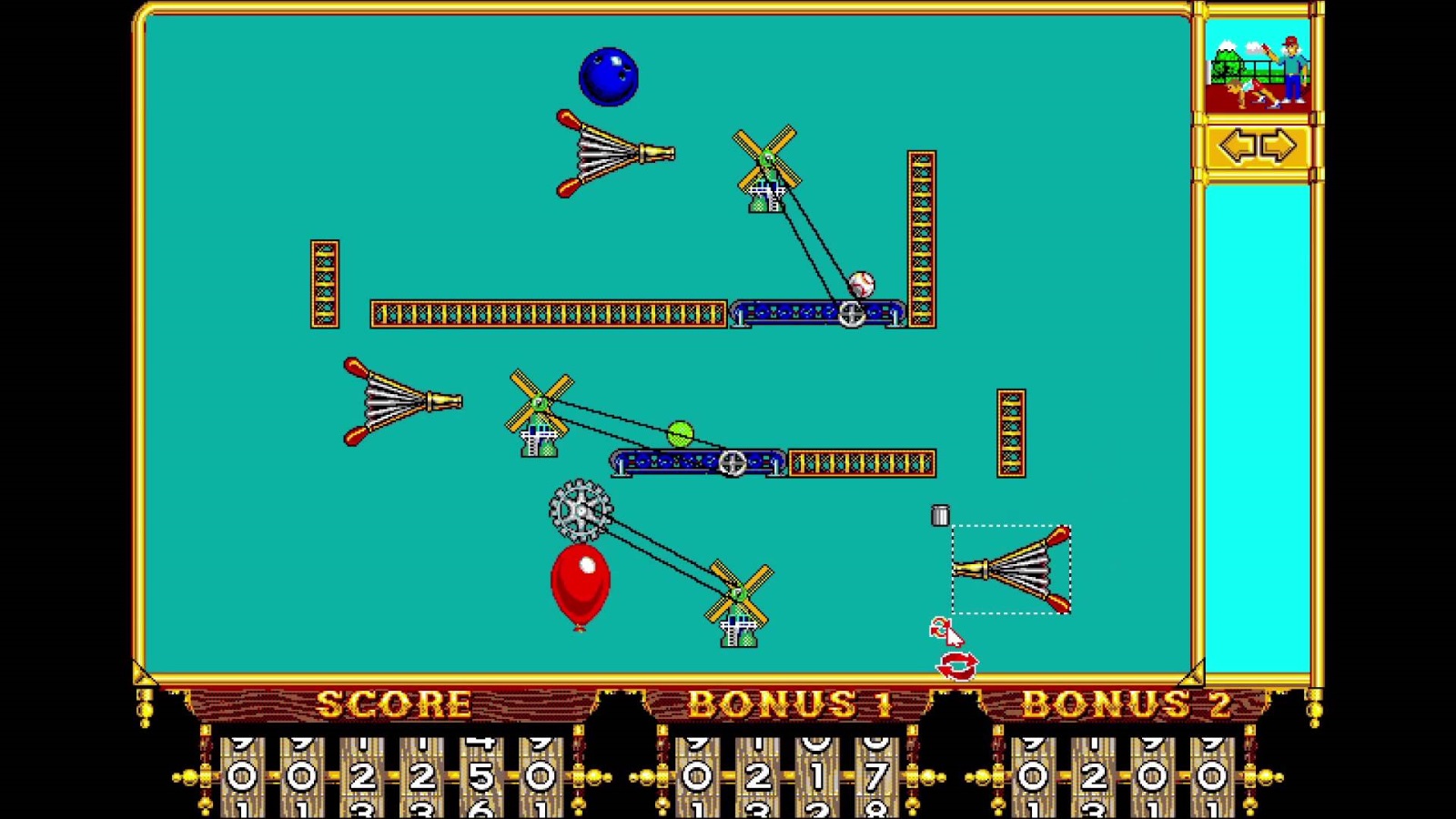Delete the selected part with the trash can
Screen dimensions: 1456x819
click(940, 516)
